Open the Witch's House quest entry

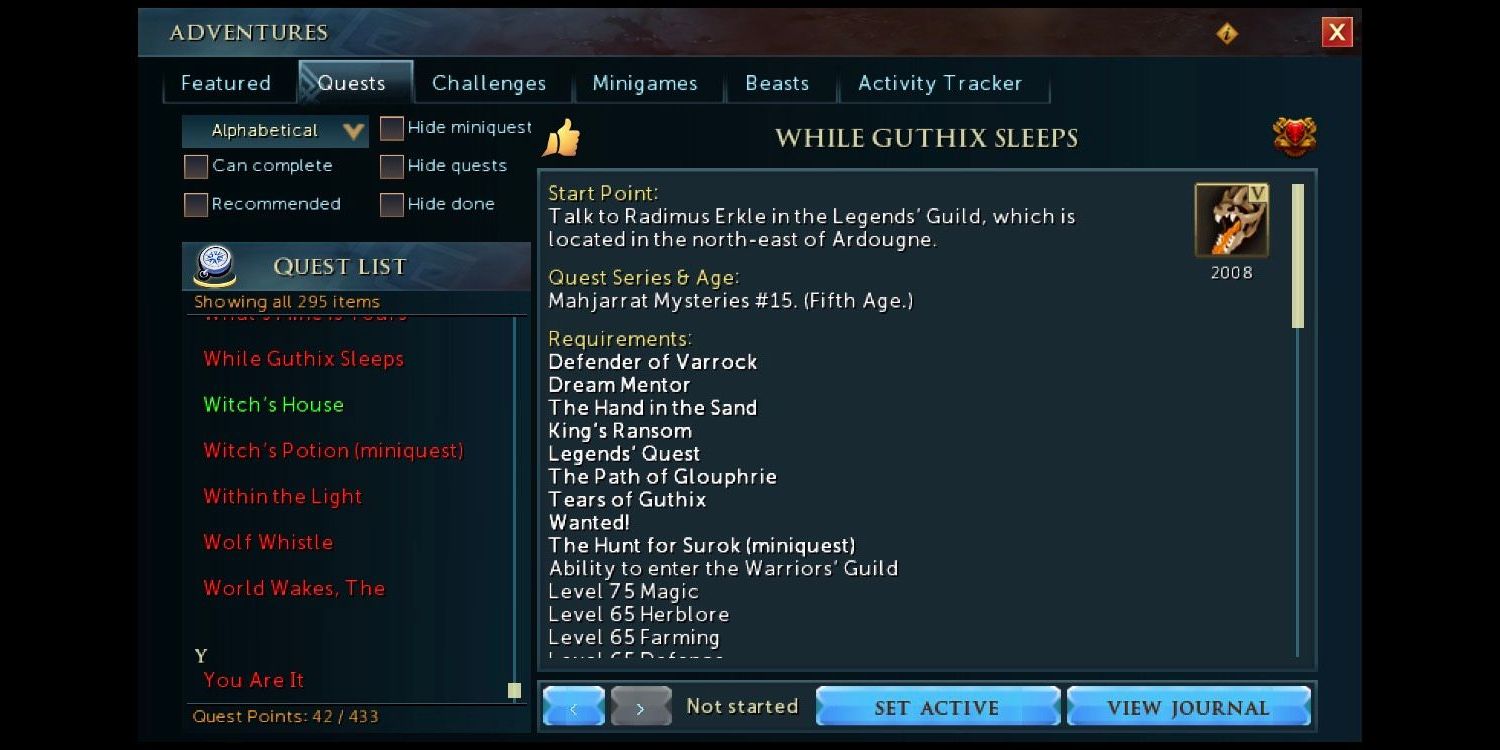273,405
